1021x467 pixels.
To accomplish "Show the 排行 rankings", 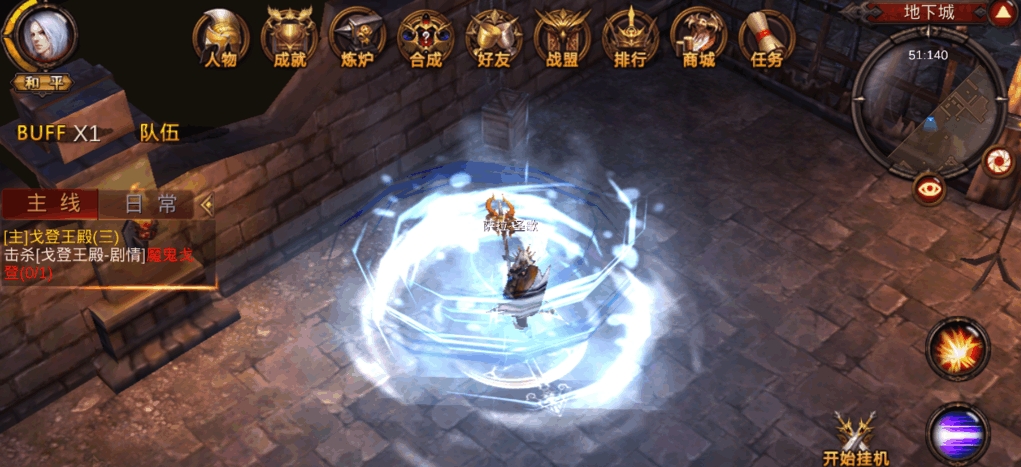I will pyautogui.click(x=630, y=38).
